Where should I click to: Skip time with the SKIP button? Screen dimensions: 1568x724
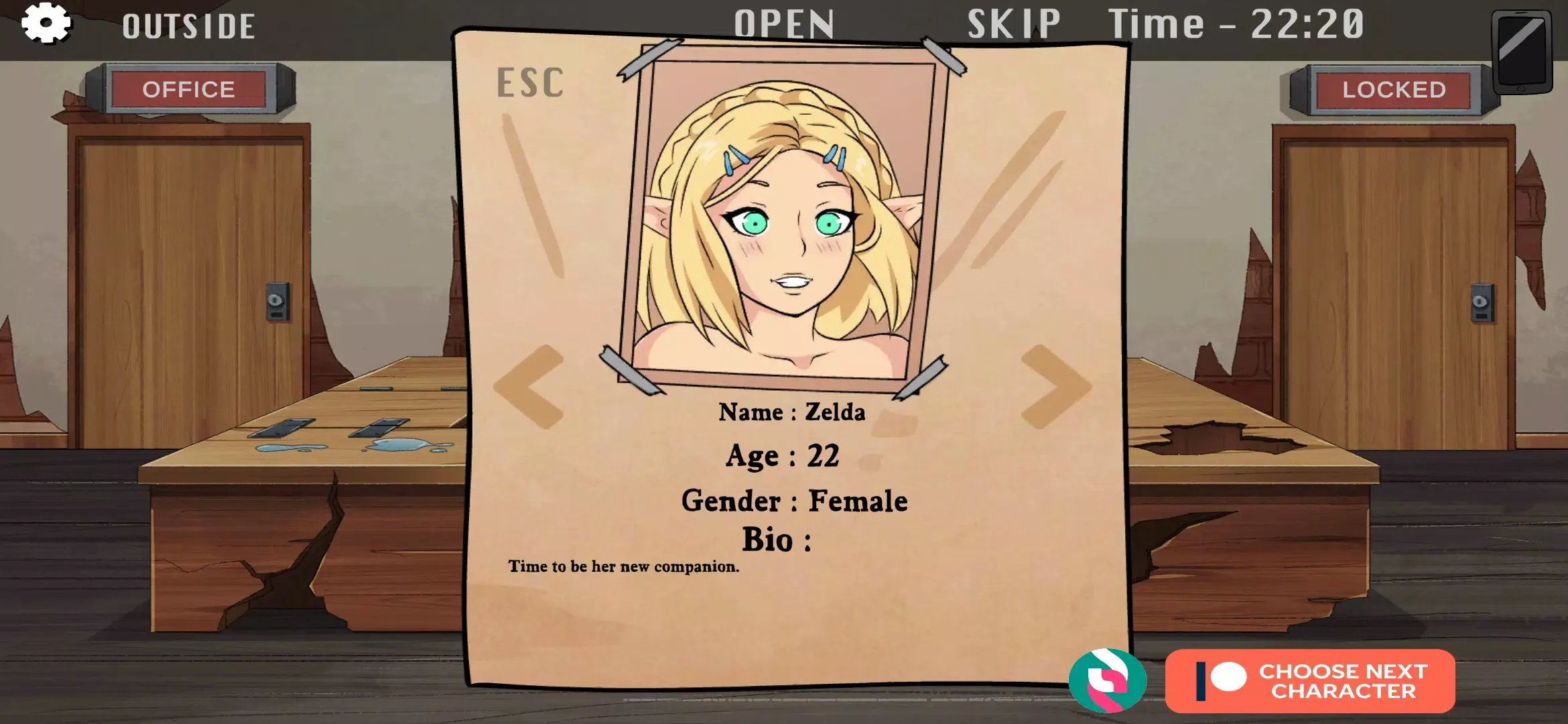(x=1014, y=24)
